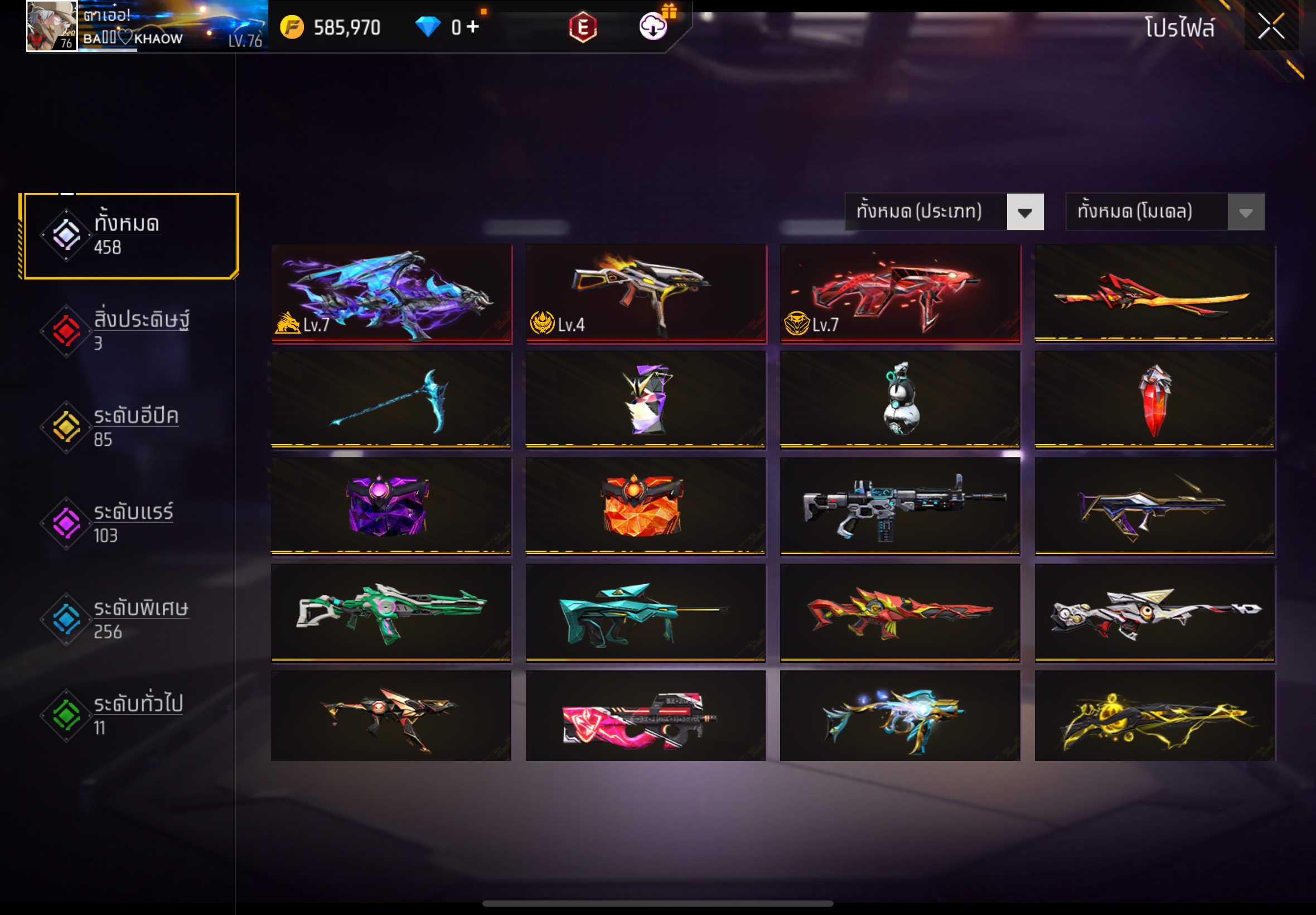Open the red E hexagon badge icon
Image resolution: width=1316 pixels, height=915 pixels.
(583, 27)
